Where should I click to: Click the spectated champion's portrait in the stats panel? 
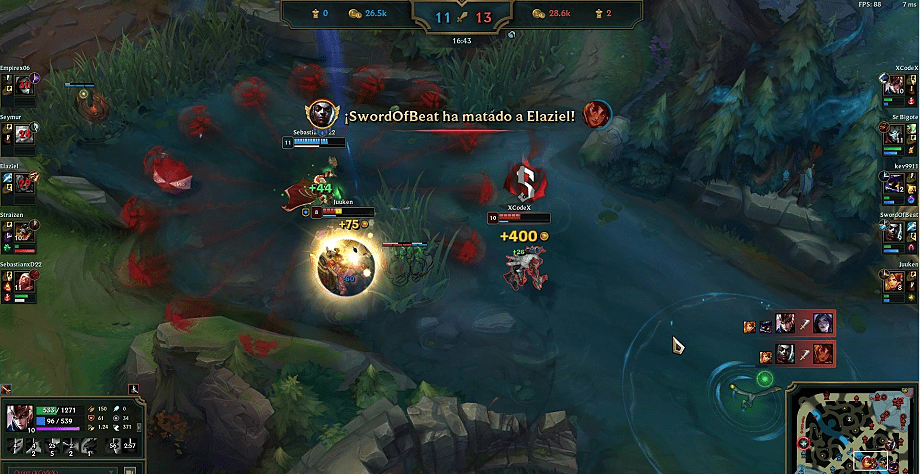tap(18, 416)
